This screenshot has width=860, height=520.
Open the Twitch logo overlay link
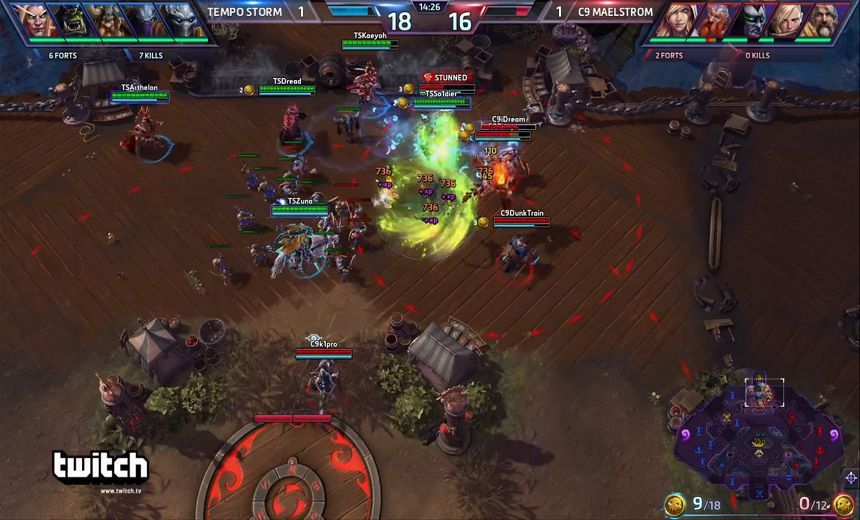tap(100, 468)
